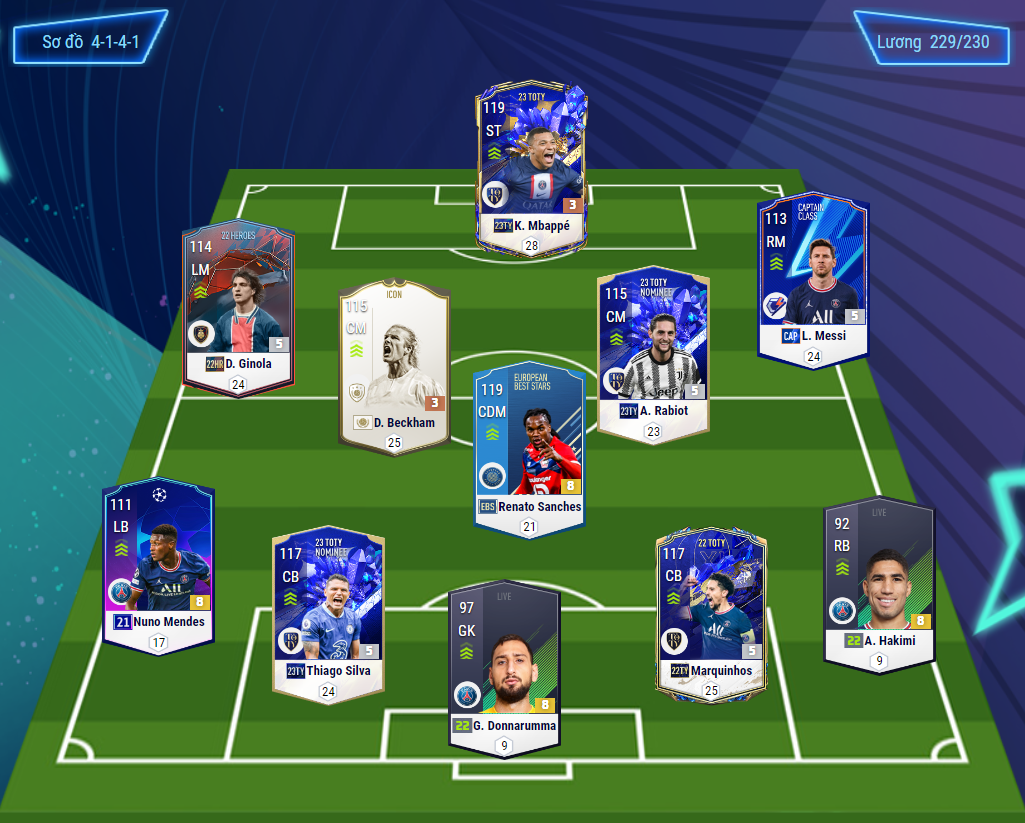
Task: Click the L. Messi captain card
Action: click(x=813, y=275)
